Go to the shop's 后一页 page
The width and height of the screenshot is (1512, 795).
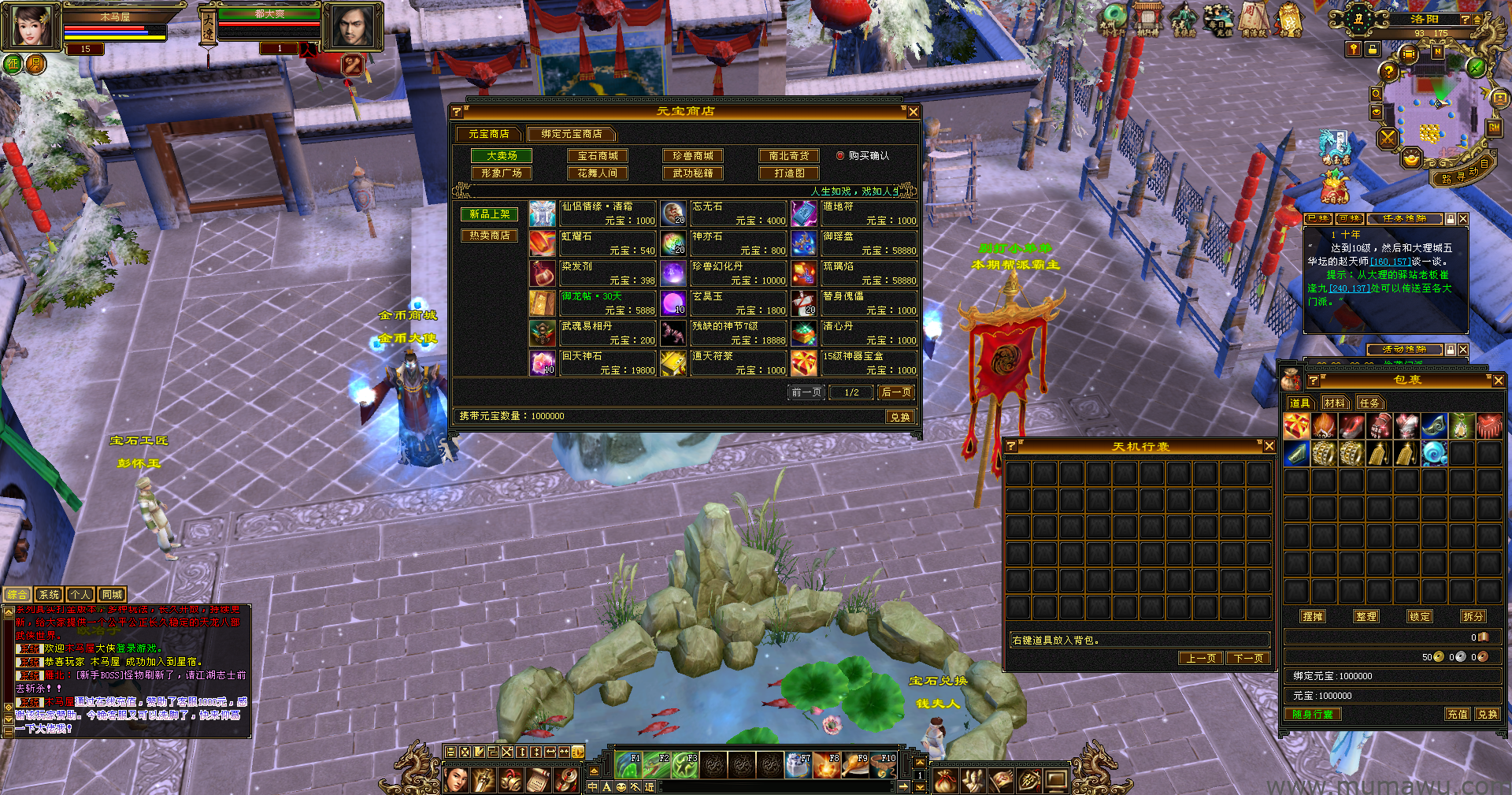(896, 392)
